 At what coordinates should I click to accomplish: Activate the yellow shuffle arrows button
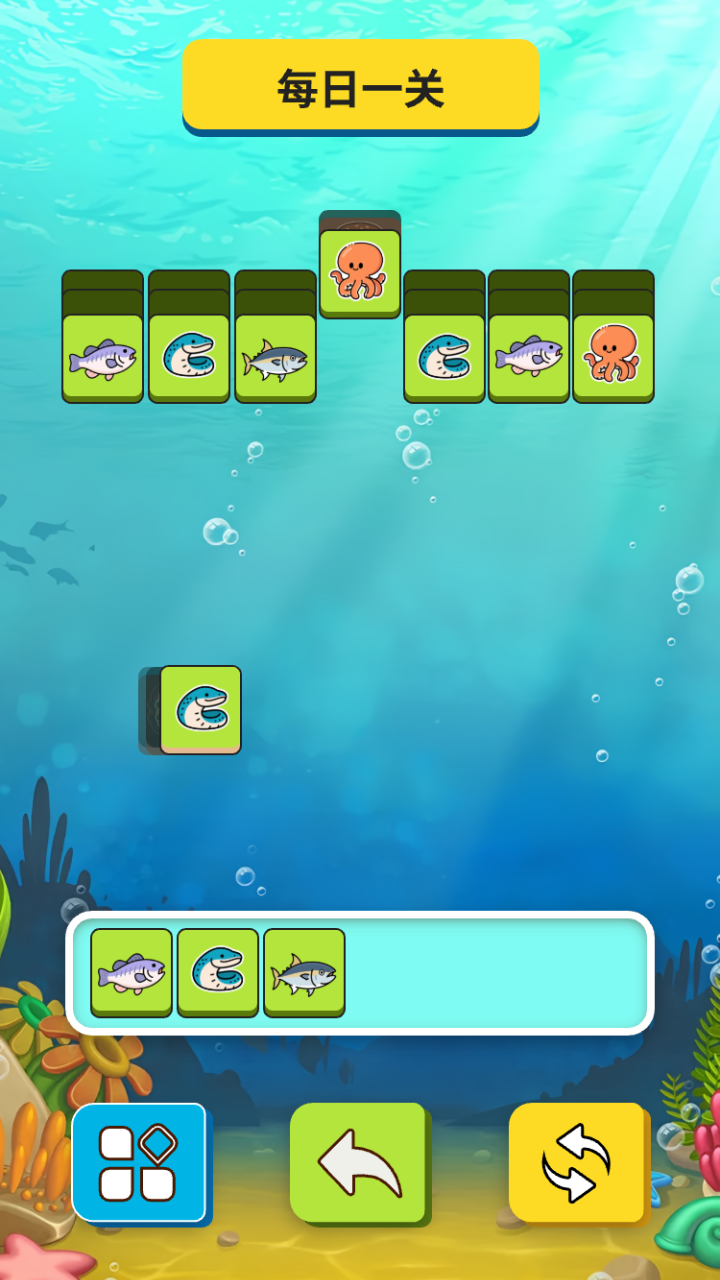577,1163
